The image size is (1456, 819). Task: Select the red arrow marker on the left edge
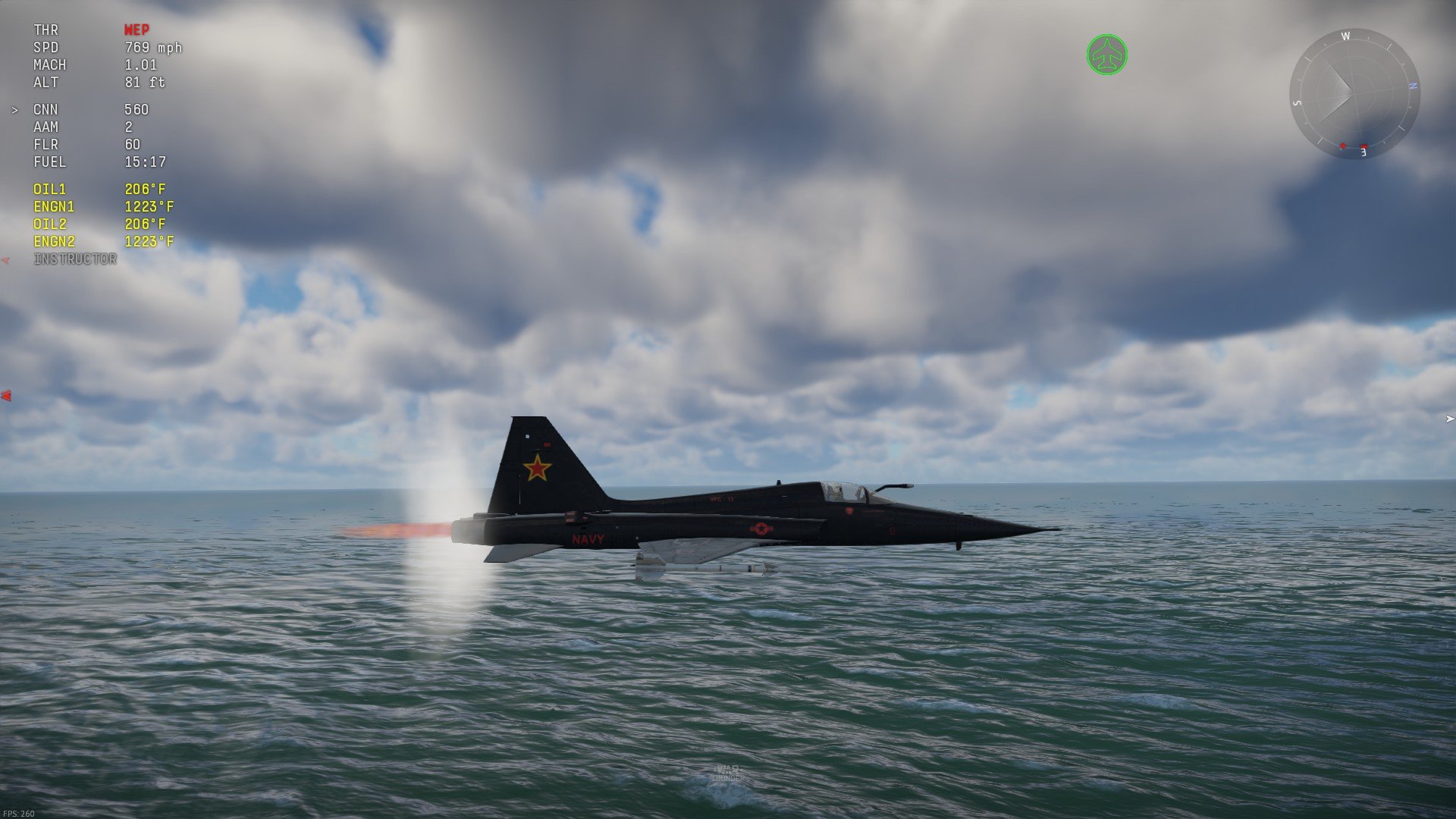[6, 394]
